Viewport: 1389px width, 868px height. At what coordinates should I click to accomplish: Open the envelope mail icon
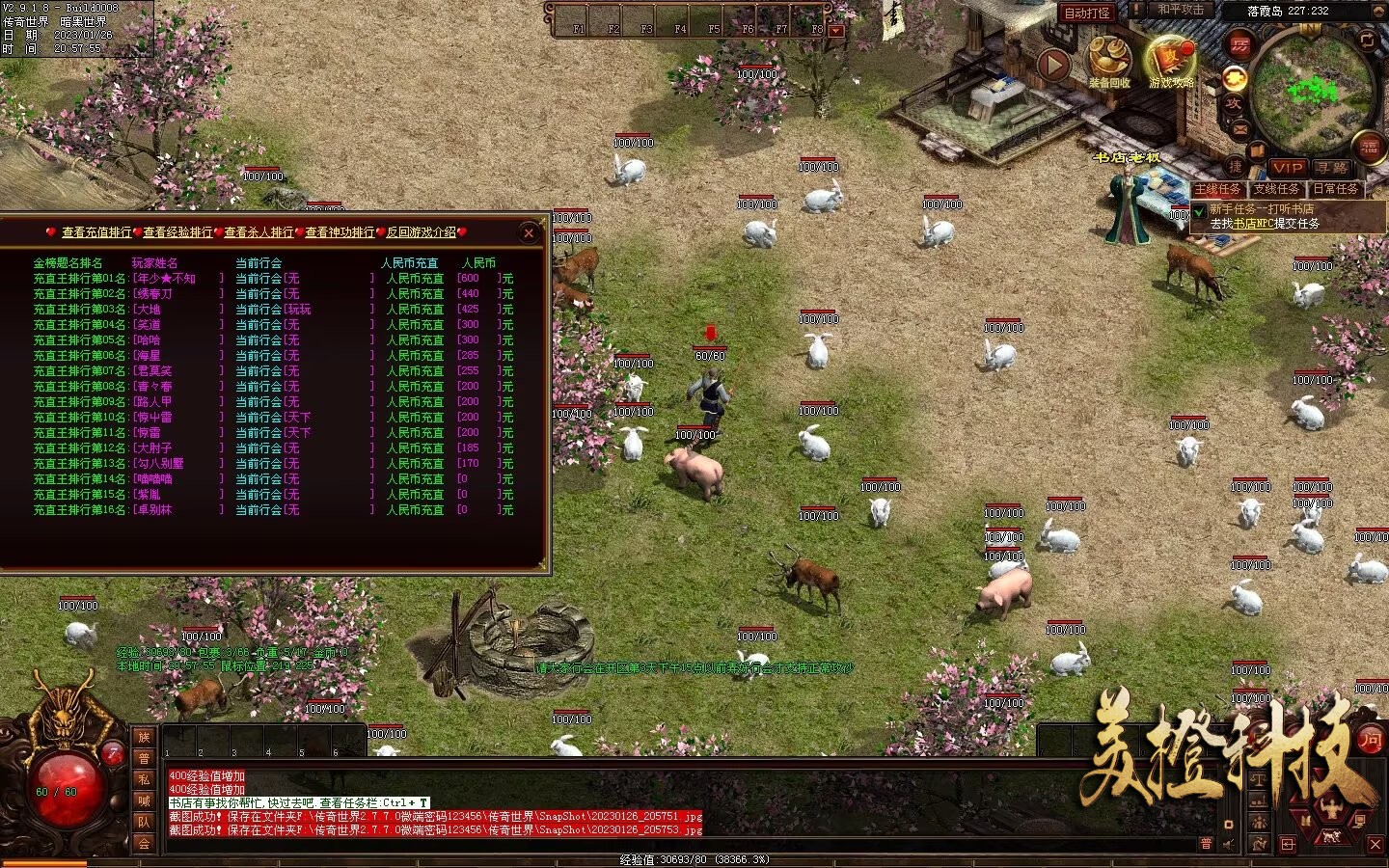coord(1239,128)
